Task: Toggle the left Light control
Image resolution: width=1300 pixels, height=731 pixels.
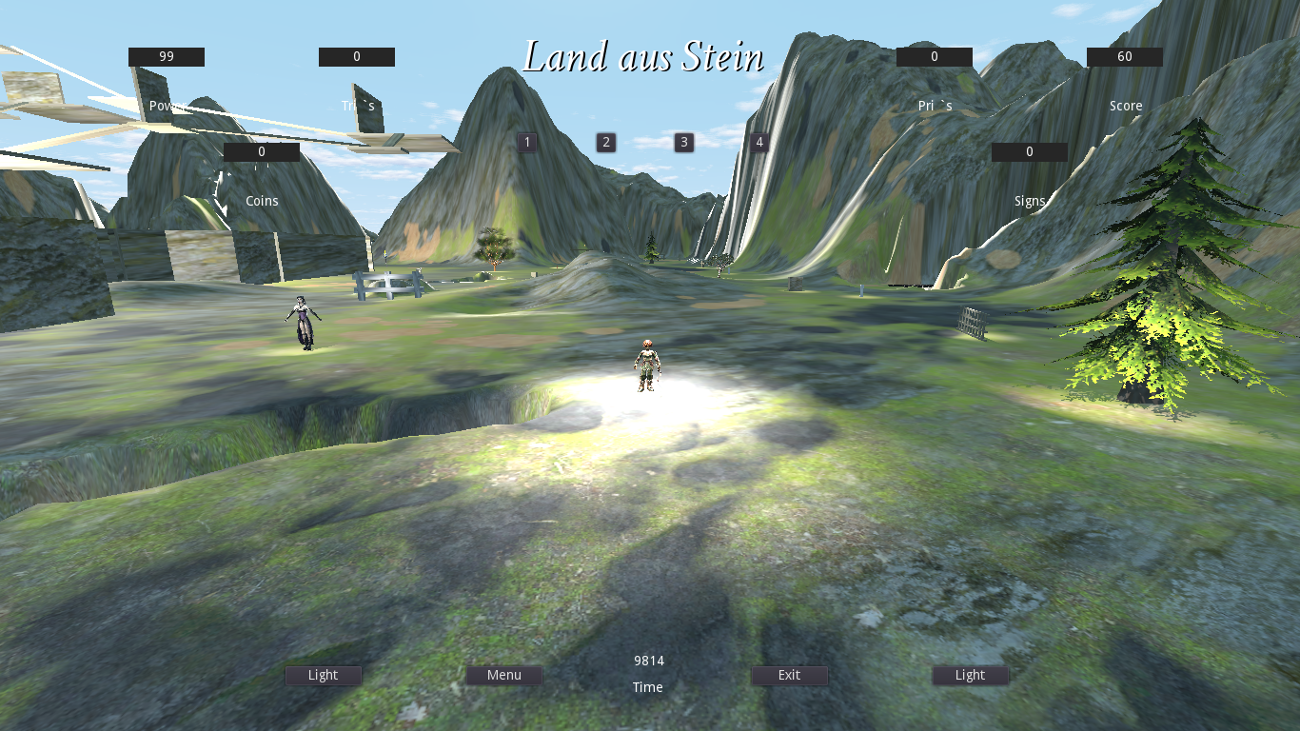Action: (x=322, y=675)
